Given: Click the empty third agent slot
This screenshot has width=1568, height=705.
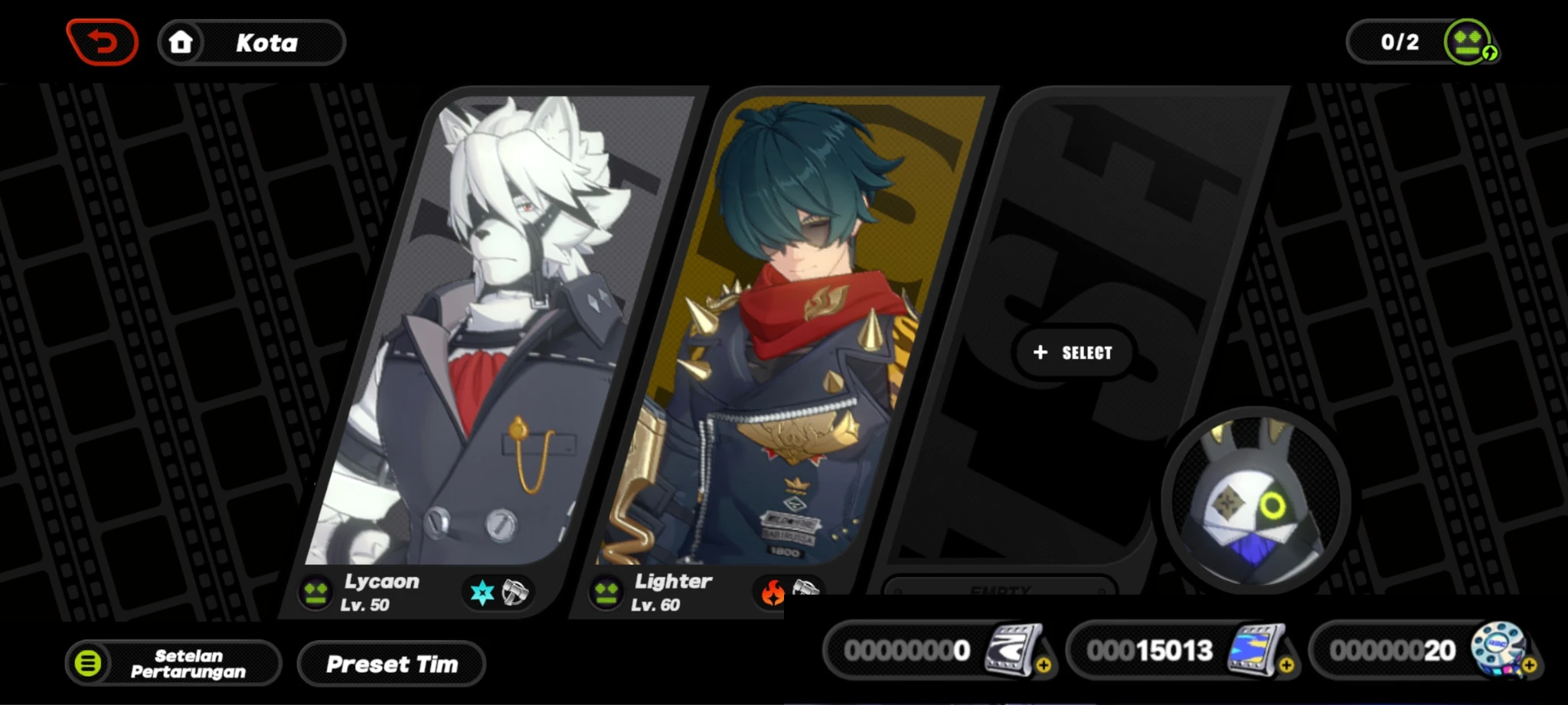Looking at the screenshot, I should 1072,352.
